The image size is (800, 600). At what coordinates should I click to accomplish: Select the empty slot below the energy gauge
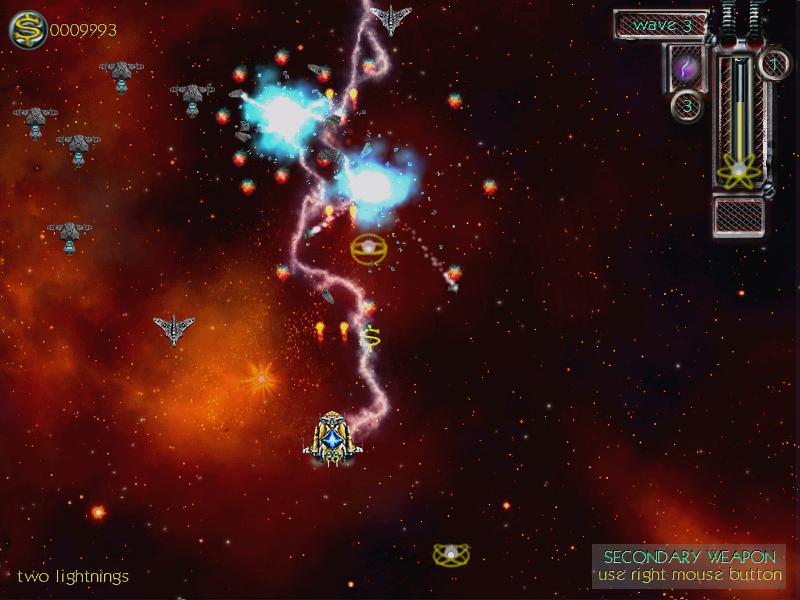[x=739, y=215]
